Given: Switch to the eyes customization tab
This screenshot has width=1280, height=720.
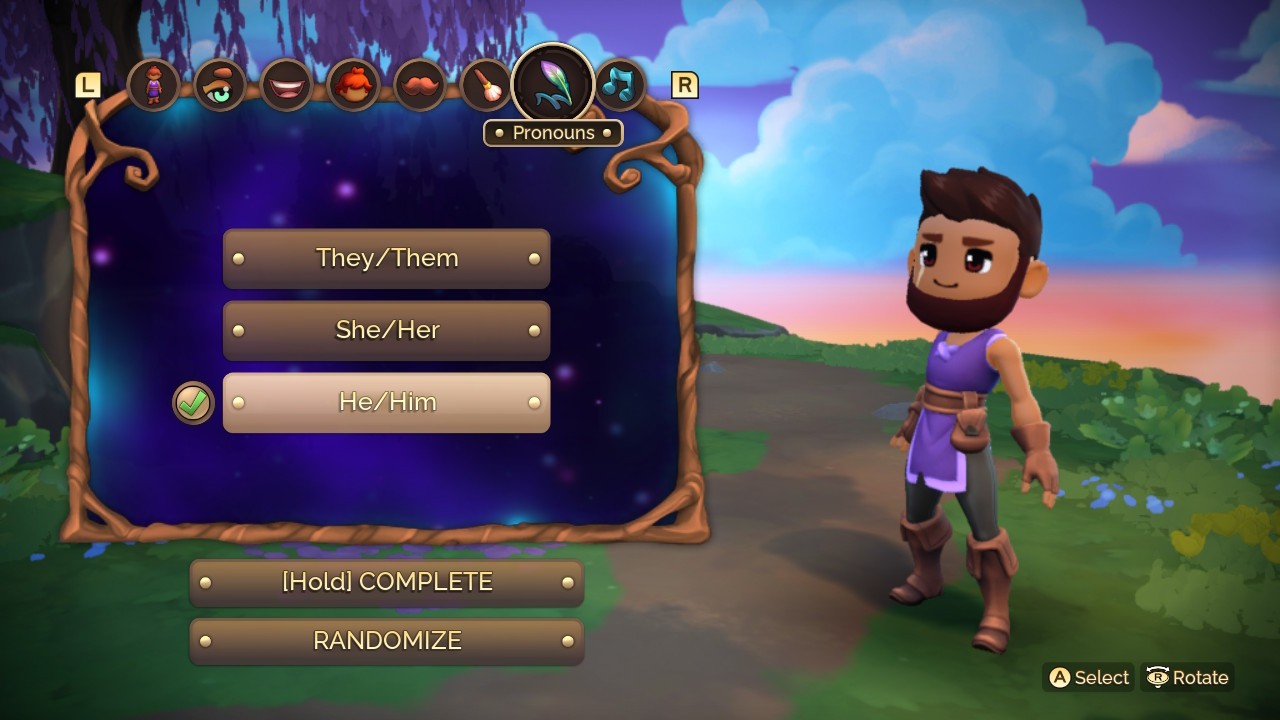Looking at the screenshot, I should [x=220, y=85].
